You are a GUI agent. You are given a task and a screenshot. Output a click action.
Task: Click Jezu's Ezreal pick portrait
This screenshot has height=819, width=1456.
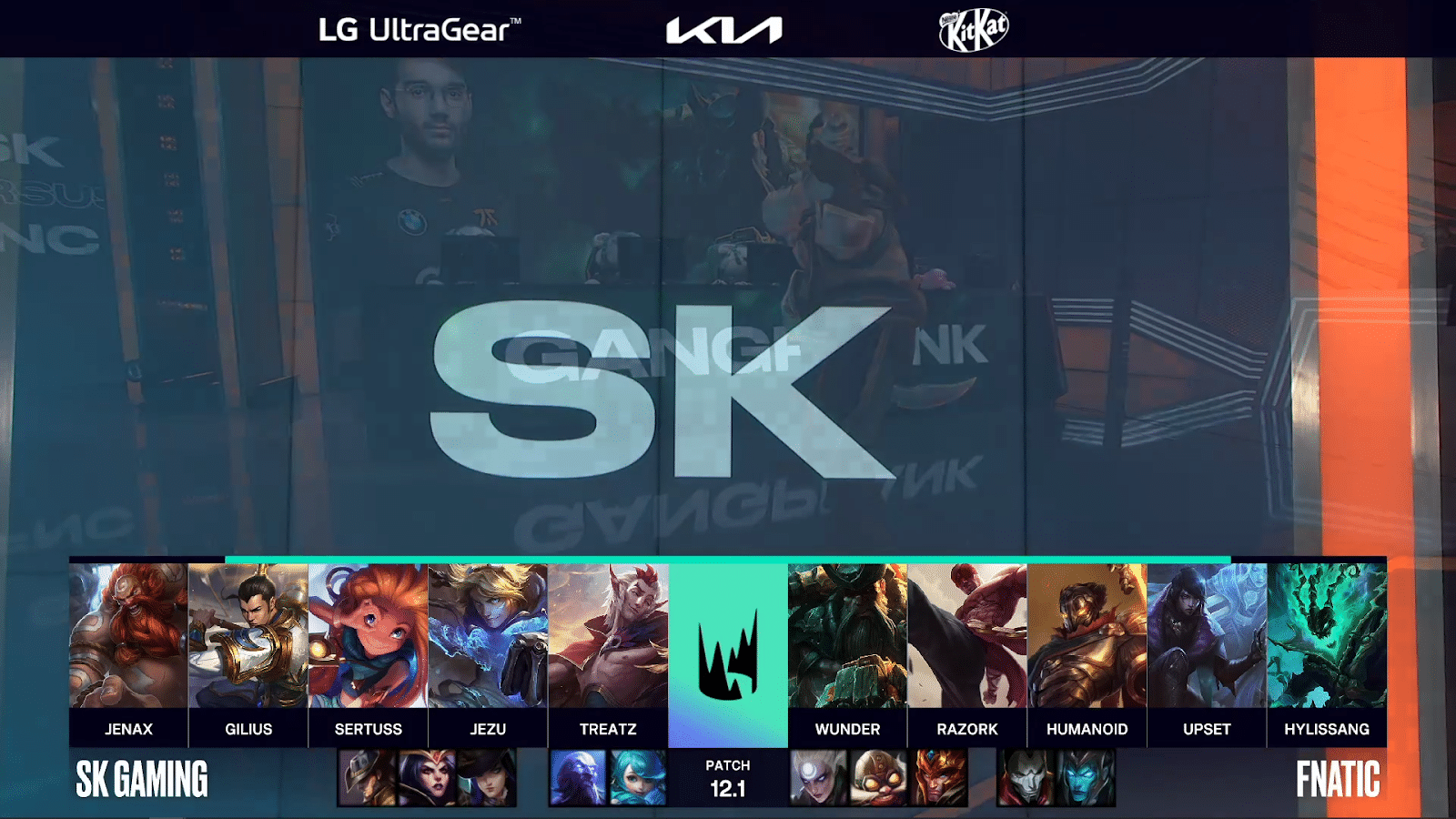[x=488, y=635]
